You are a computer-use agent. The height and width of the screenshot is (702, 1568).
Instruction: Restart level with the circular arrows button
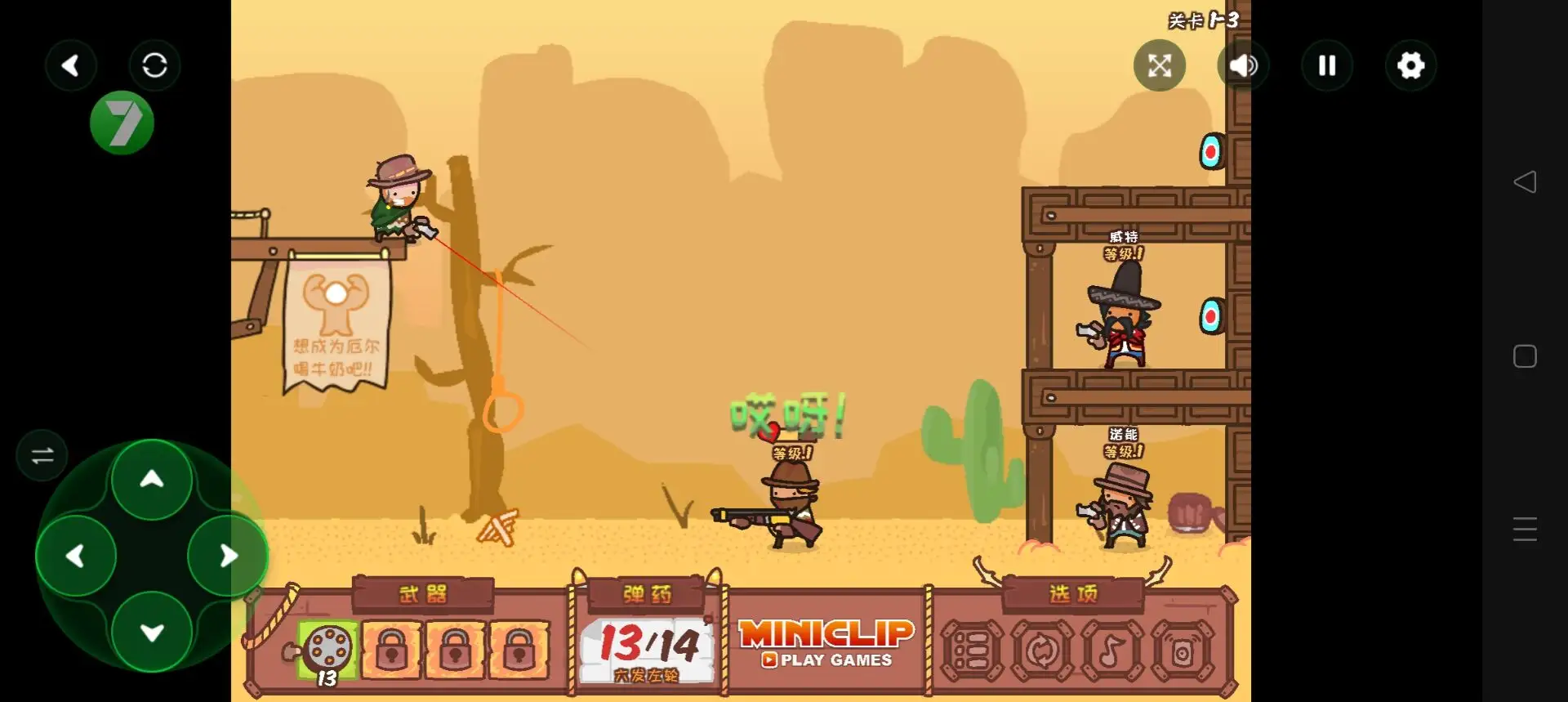point(1042,651)
